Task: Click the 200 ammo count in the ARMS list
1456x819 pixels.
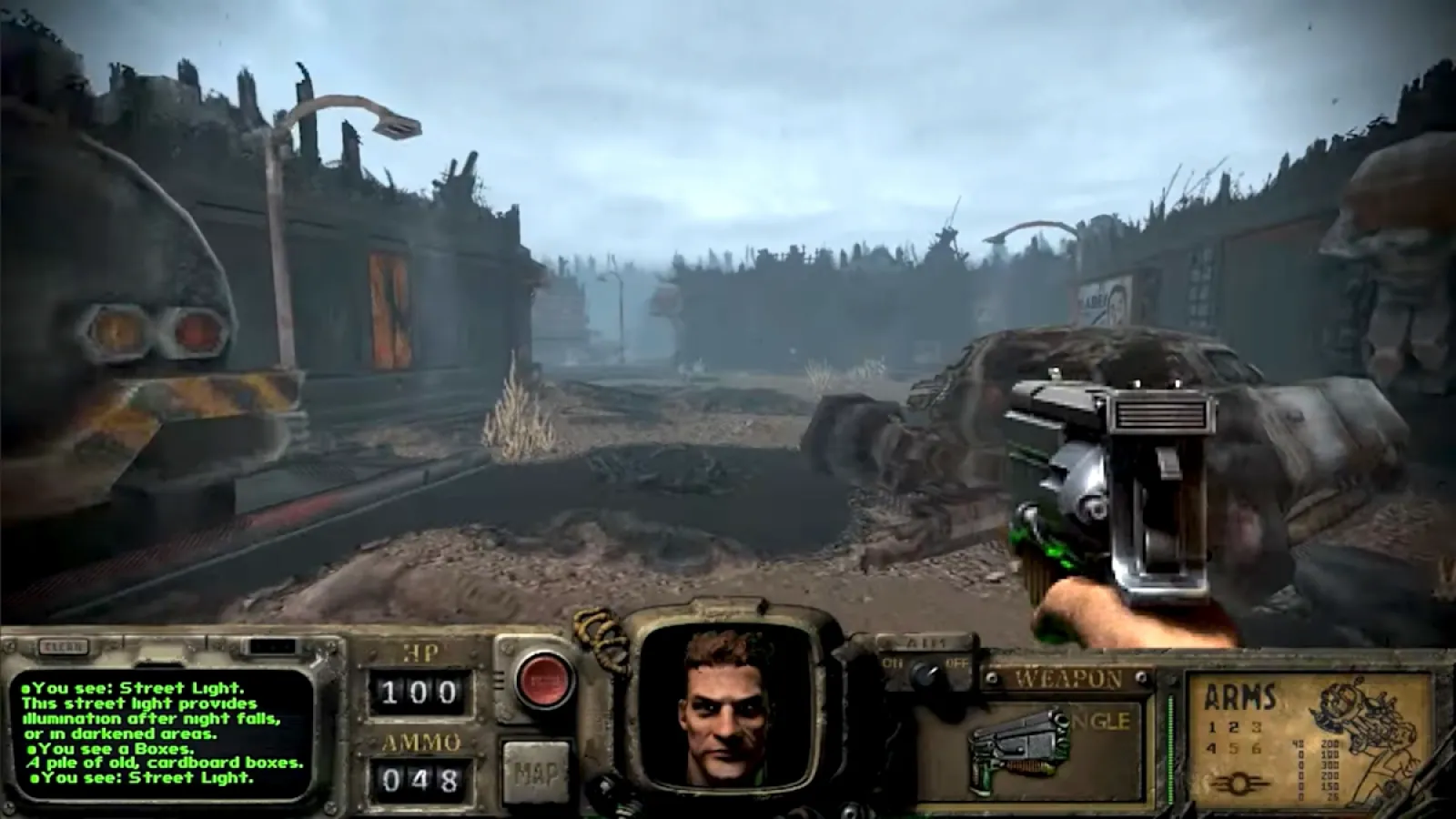Action: pyautogui.click(x=1330, y=744)
